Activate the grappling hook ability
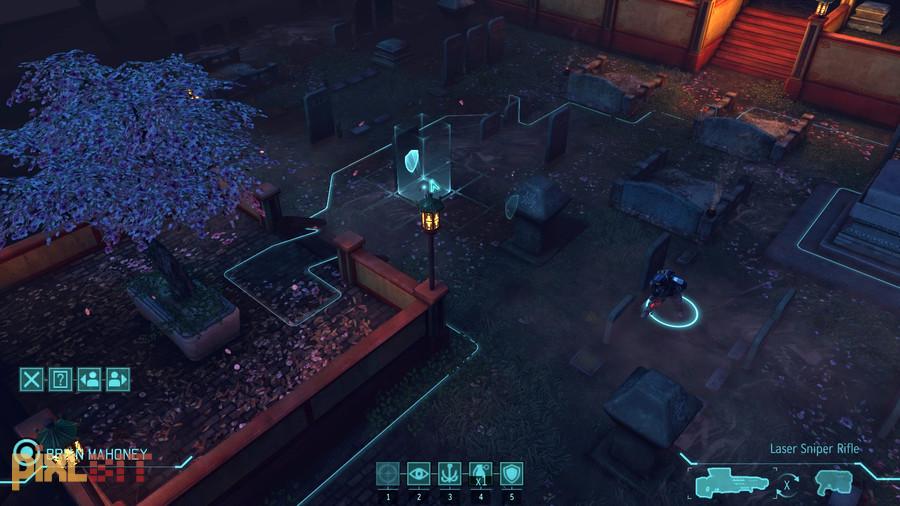Viewport: 900px width, 506px height. (x=450, y=474)
